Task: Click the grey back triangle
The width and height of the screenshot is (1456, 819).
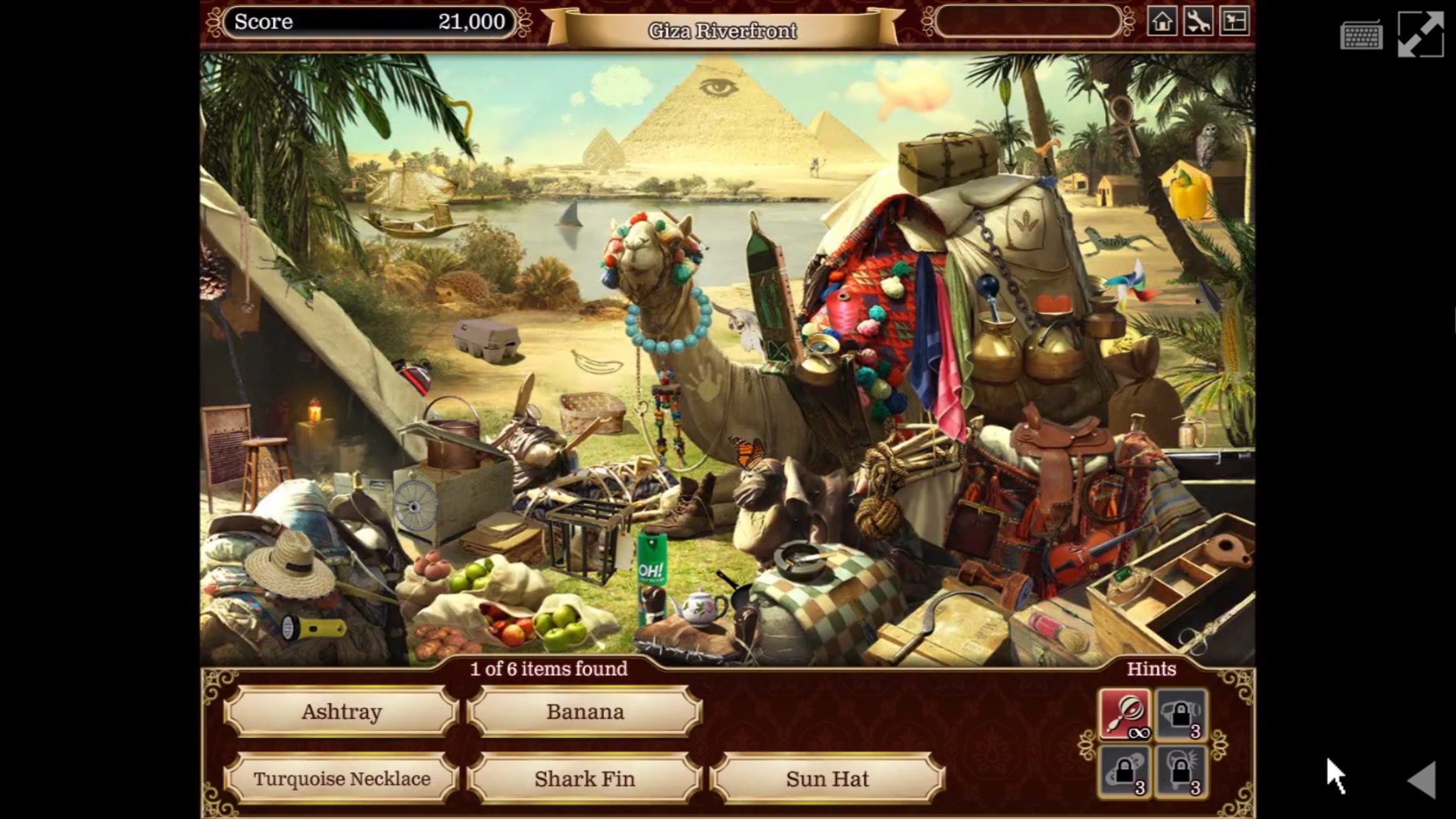Action: [x=1422, y=780]
